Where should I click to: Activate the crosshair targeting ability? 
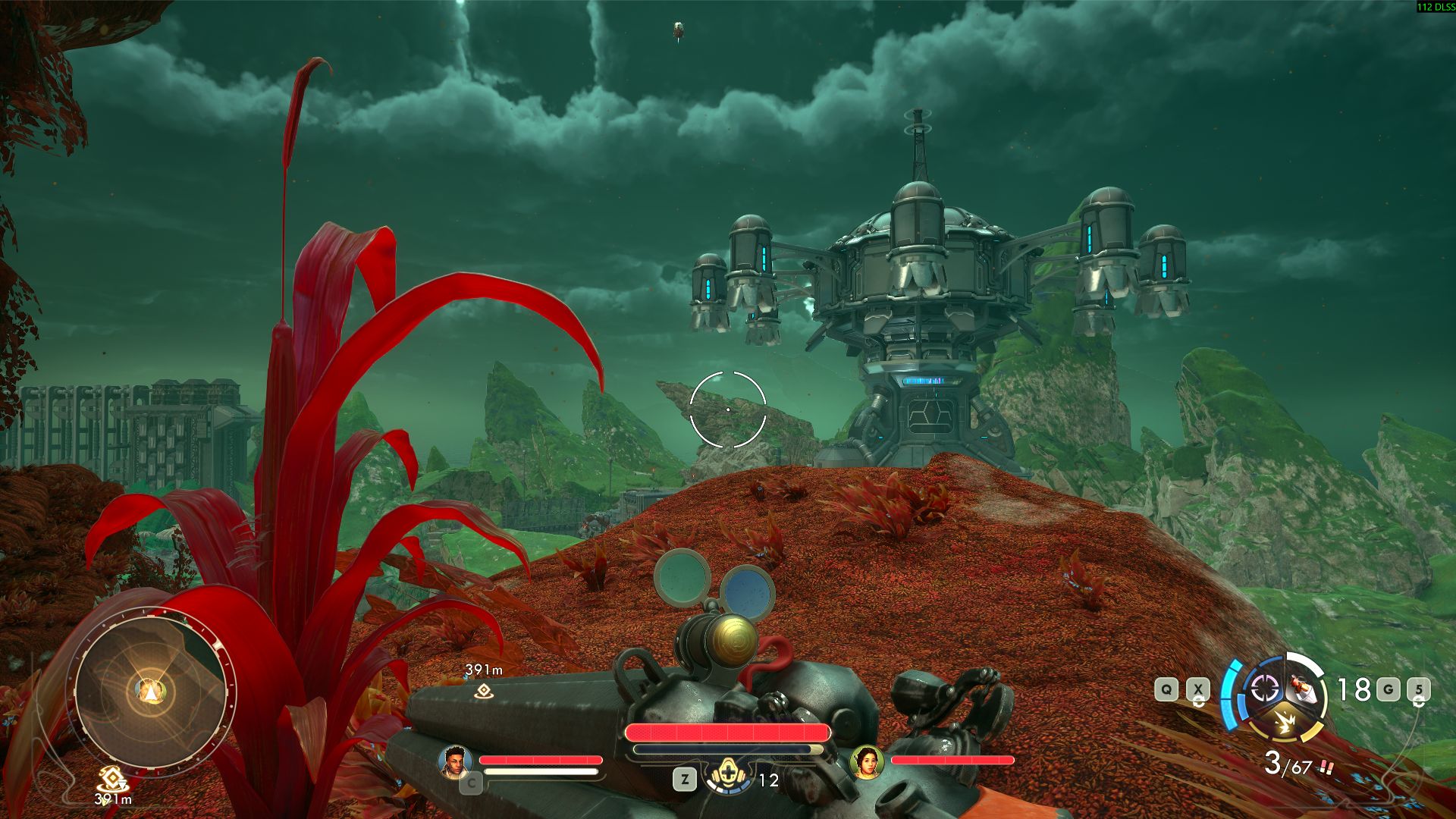(1264, 689)
